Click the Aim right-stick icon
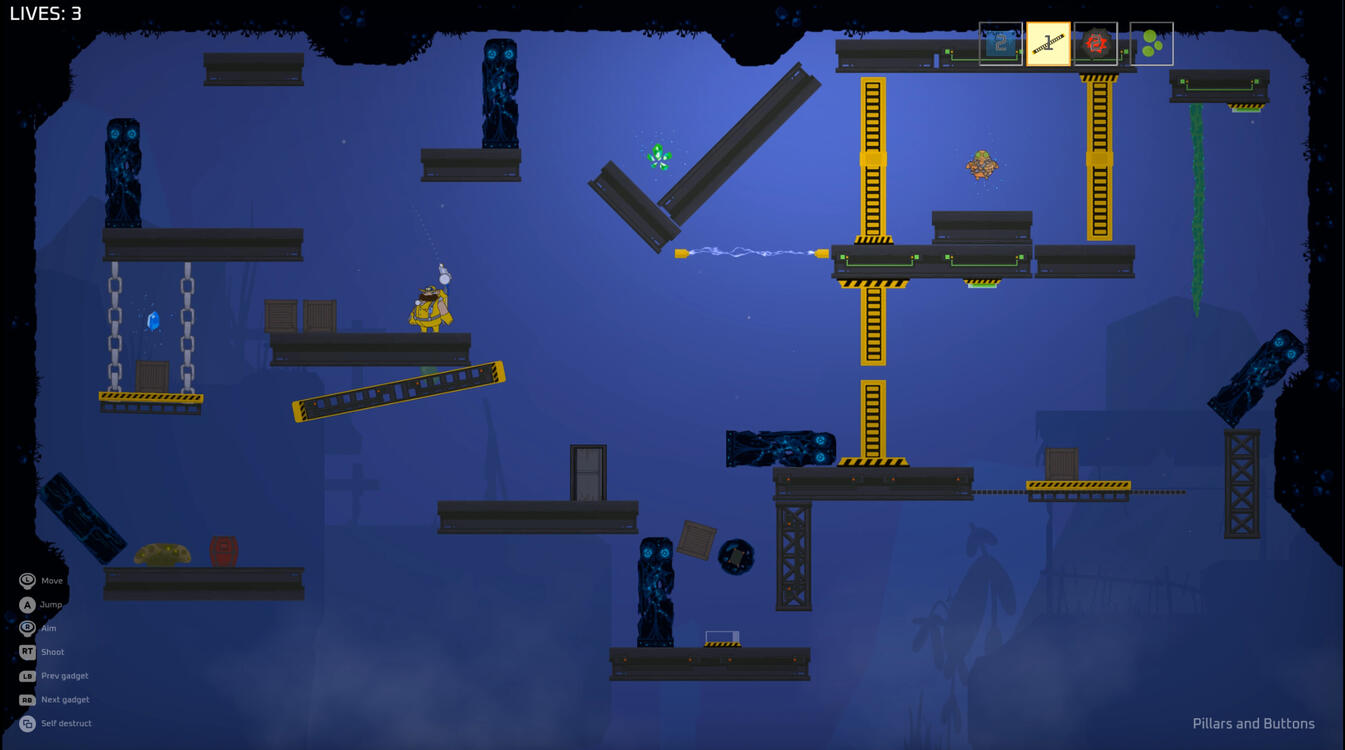The width and height of the screenshot is (1345, 750). coord(25,628)
